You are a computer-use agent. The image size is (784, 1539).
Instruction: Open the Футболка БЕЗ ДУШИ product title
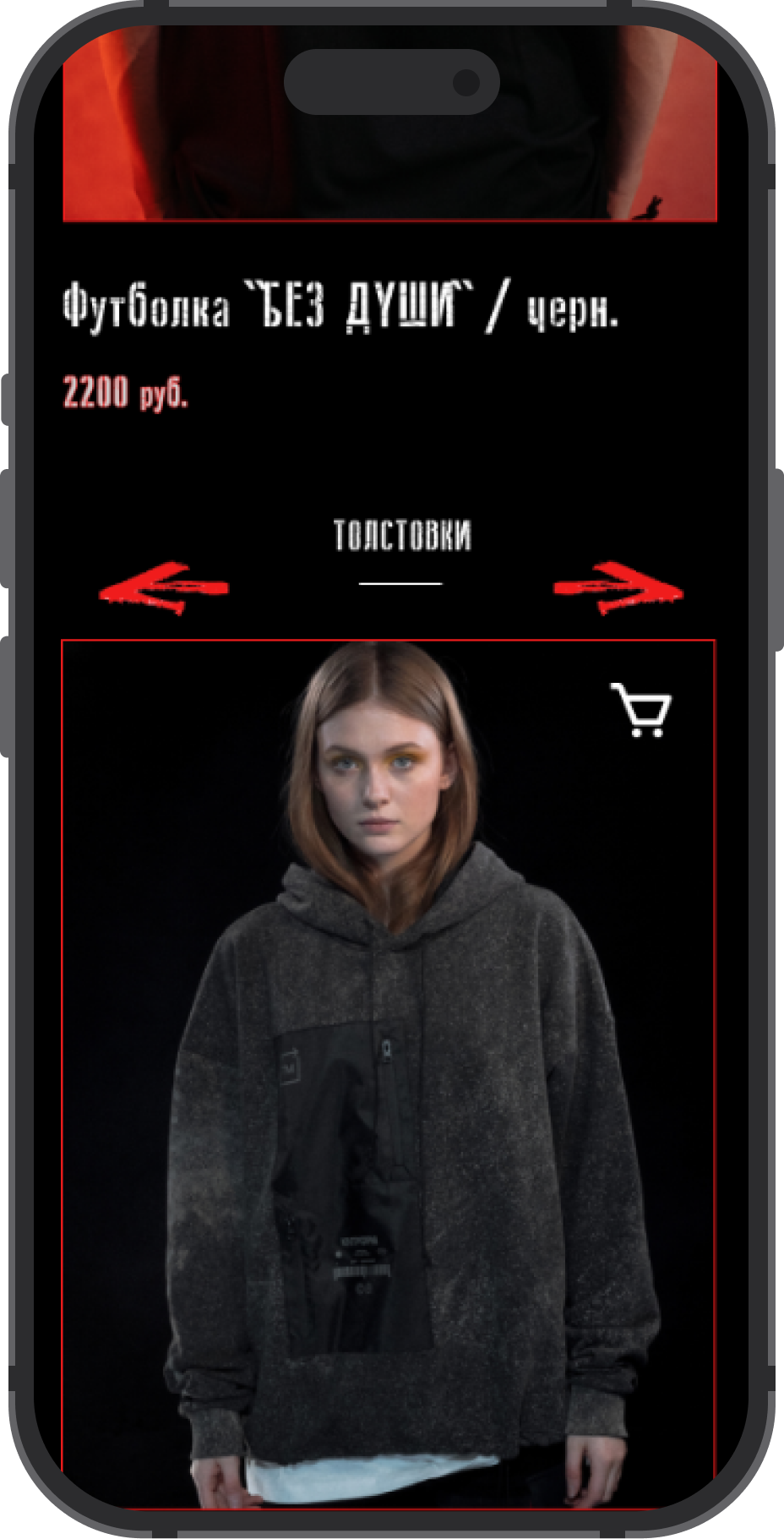coord(340,307)
